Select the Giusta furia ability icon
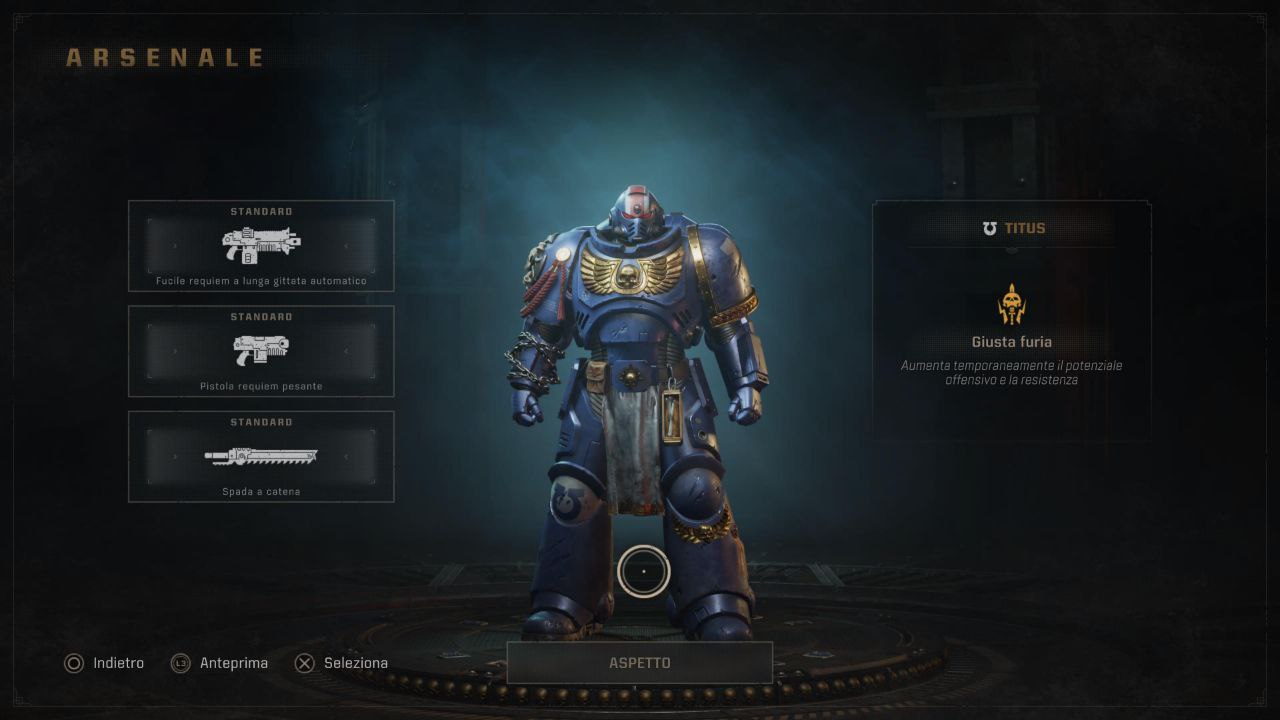This screenshot has height=720, width=1280. [x=1012, y=304]
